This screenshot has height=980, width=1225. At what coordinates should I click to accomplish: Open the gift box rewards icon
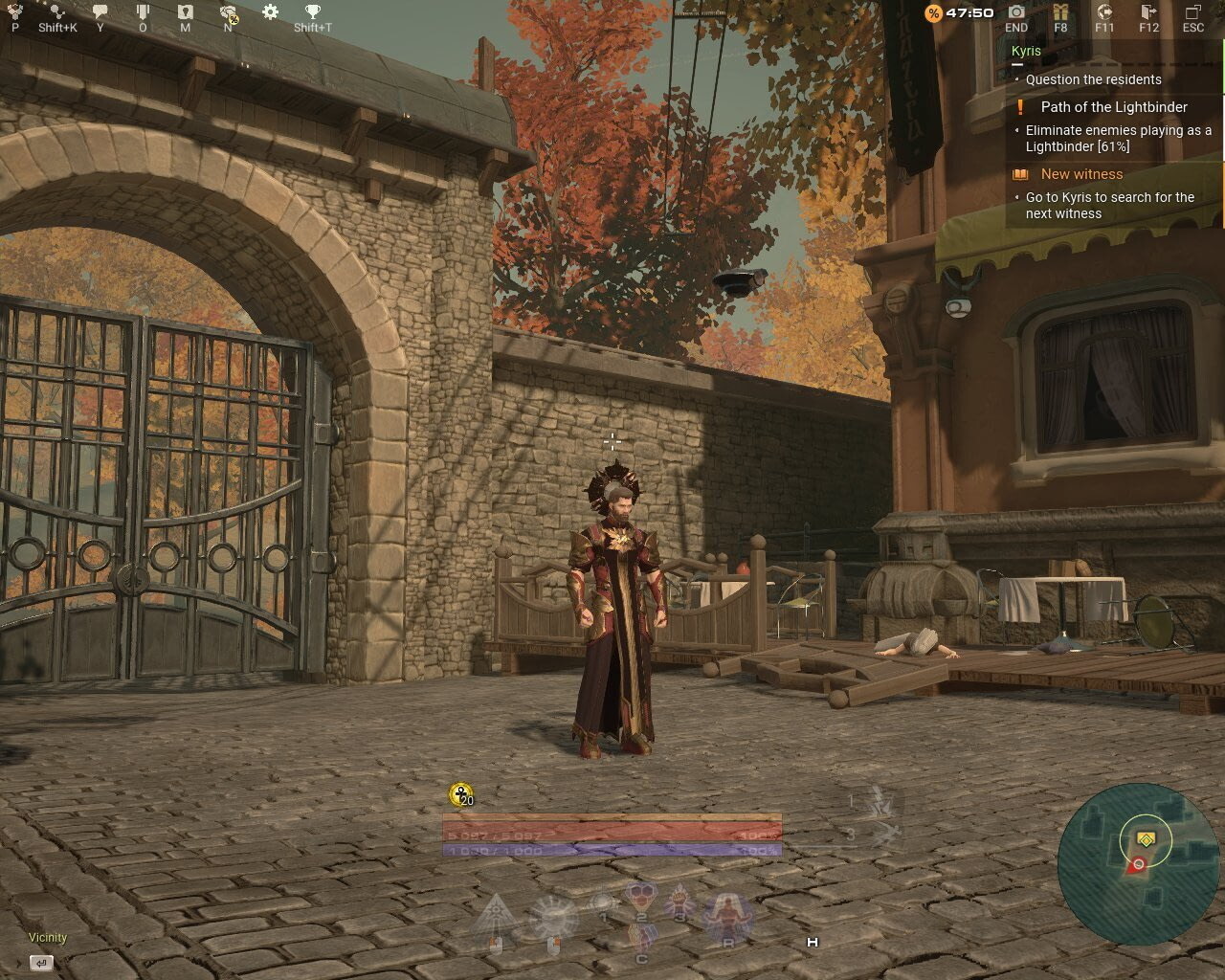click(1060, 12)
